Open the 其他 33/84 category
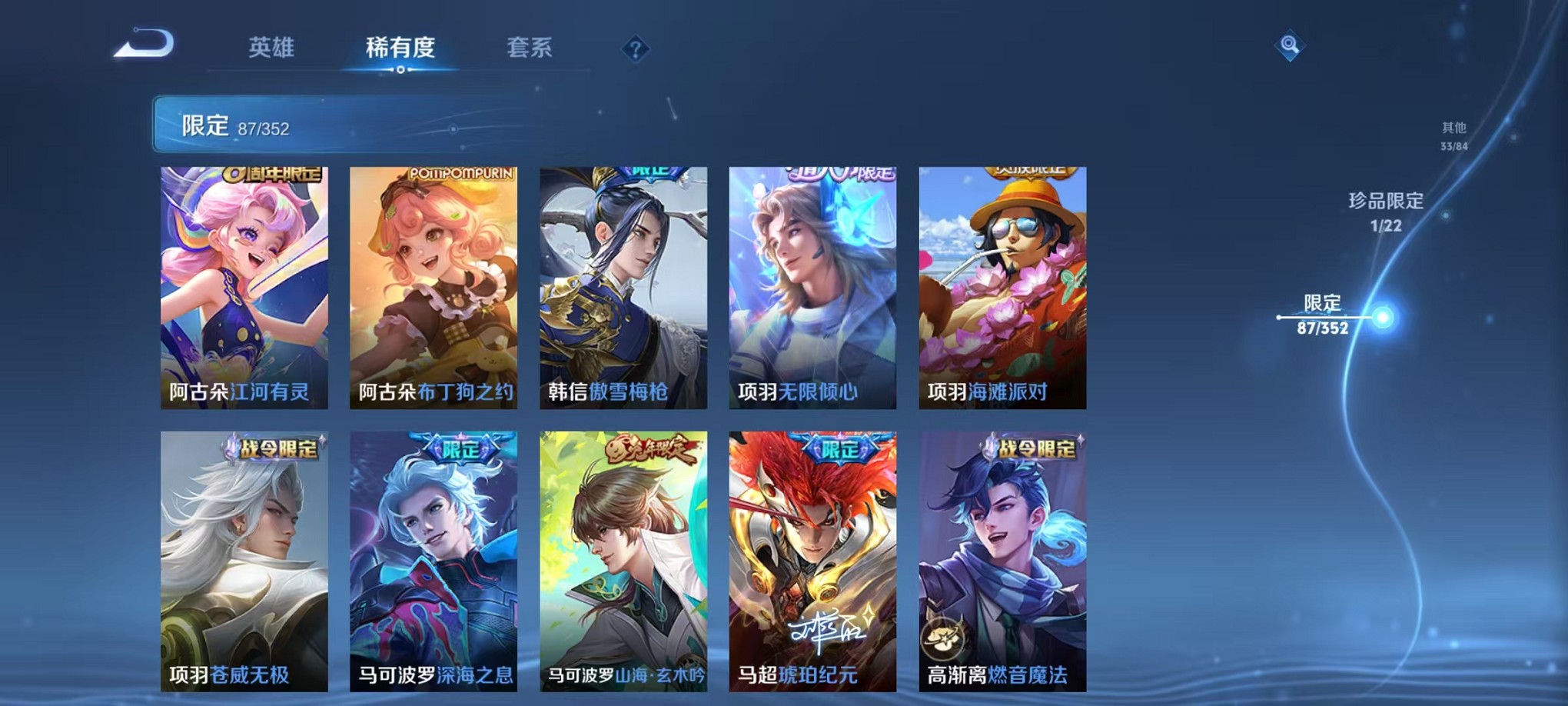The image size is (1568, 706). 1453,137
